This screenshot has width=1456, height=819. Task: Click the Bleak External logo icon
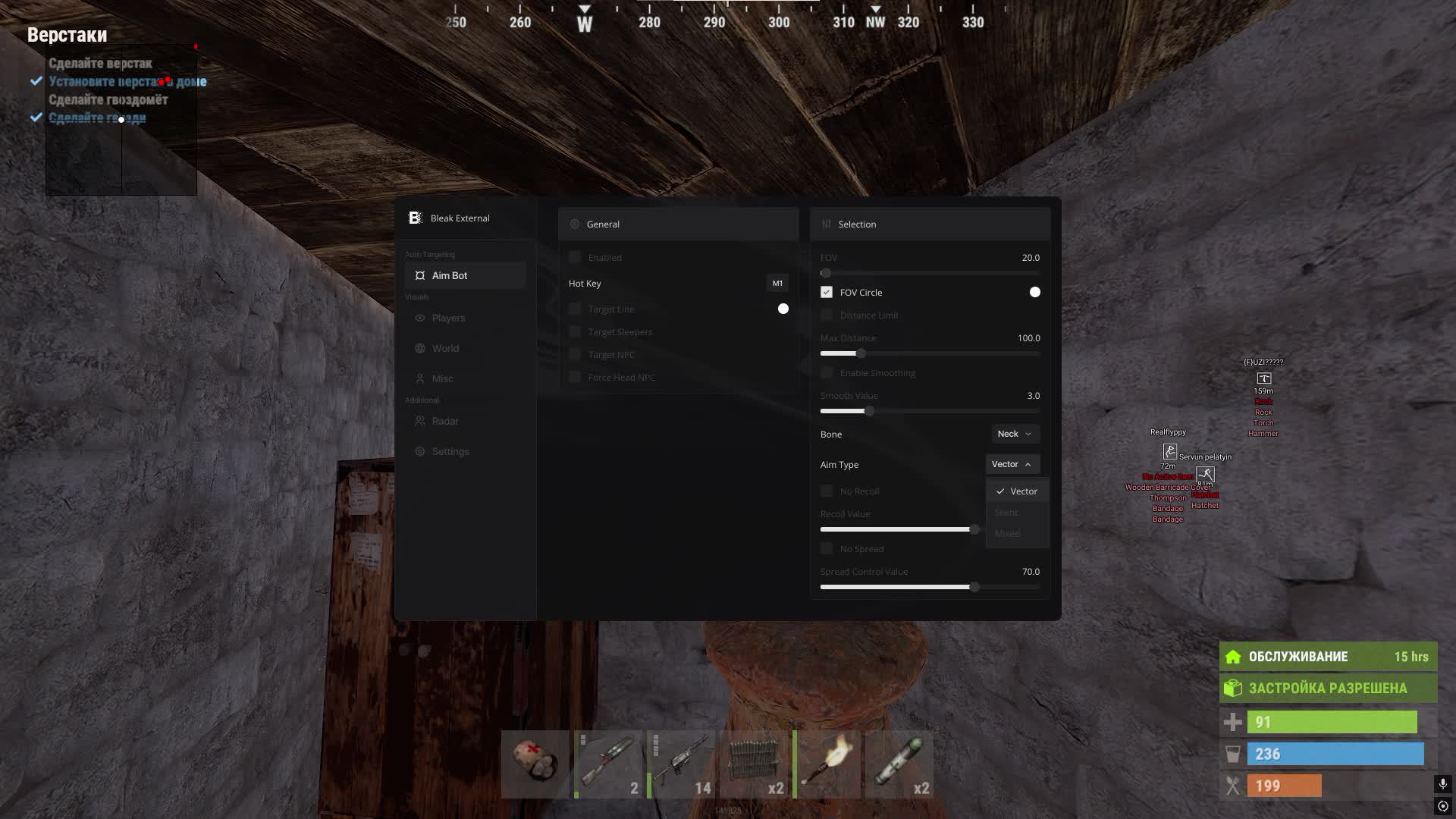(x=415, y=218)
